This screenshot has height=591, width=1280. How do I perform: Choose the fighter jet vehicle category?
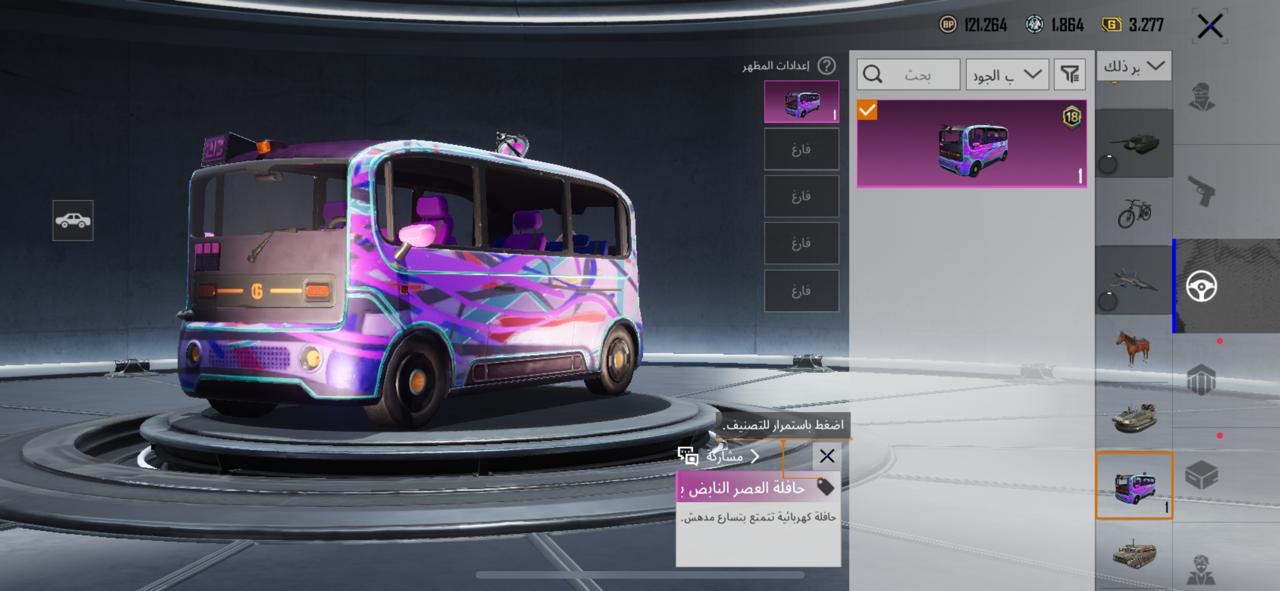pyautogui.click(x=1134, y=280)
